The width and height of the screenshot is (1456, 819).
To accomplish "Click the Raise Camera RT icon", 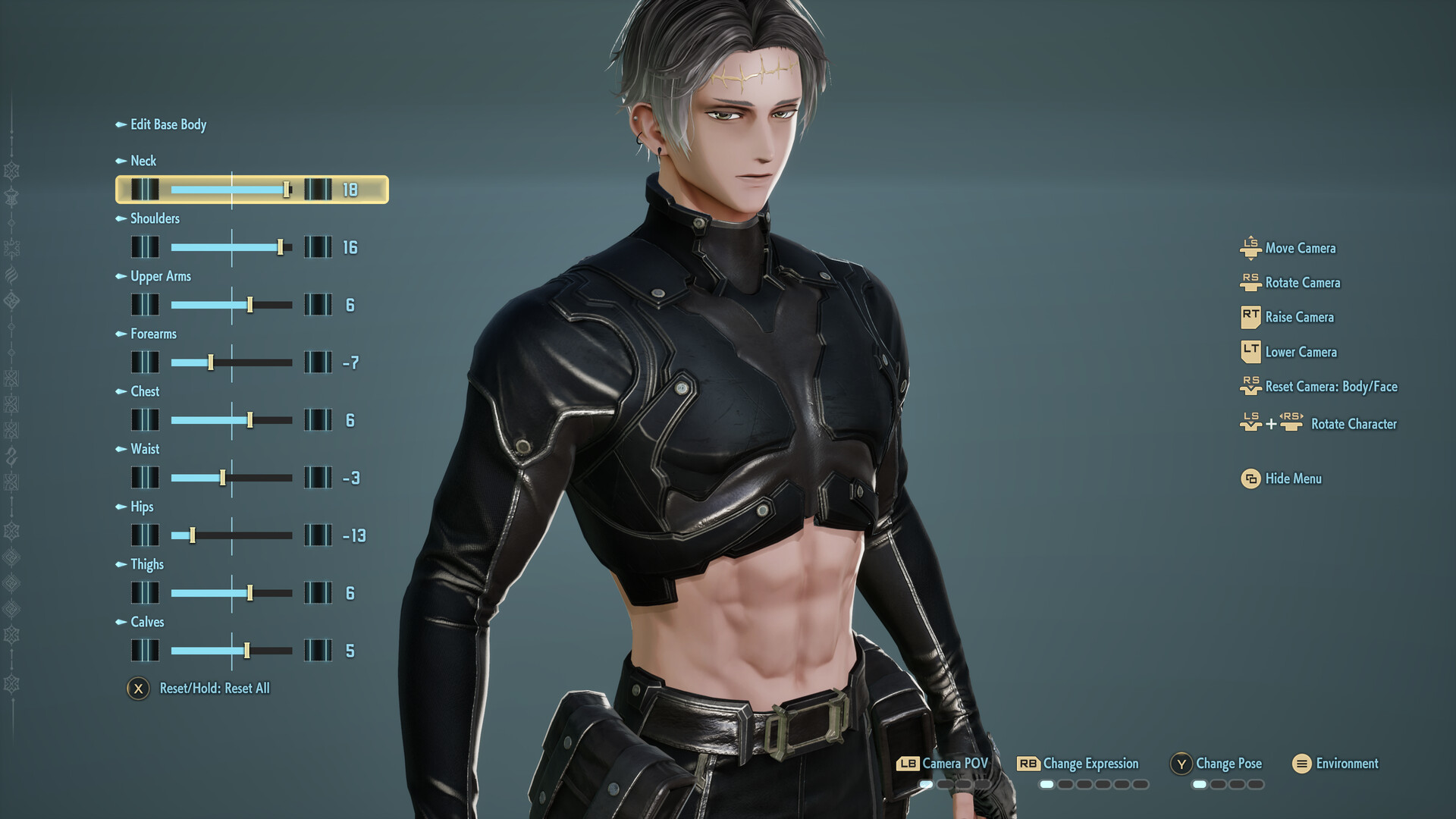I will point(1253,317).
